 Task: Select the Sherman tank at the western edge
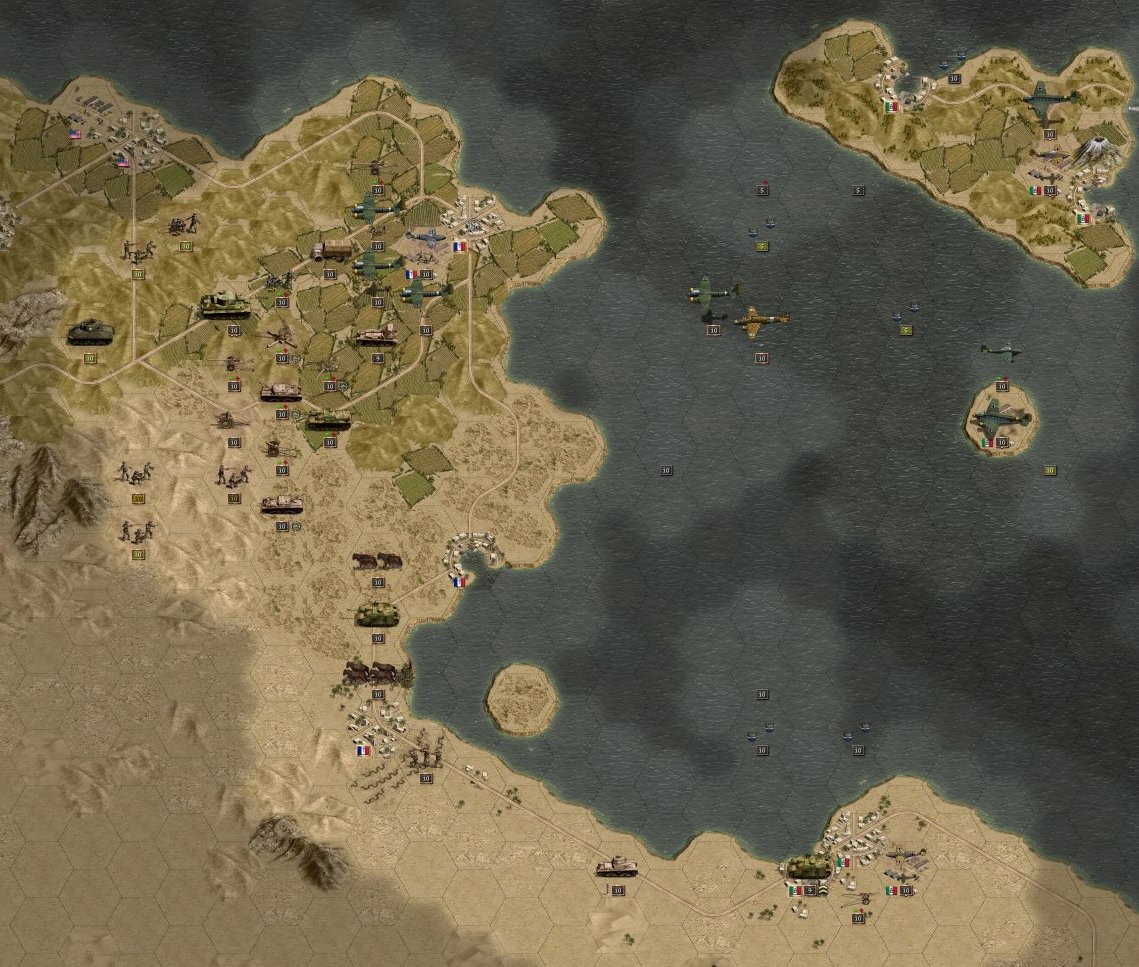(90, 332)
